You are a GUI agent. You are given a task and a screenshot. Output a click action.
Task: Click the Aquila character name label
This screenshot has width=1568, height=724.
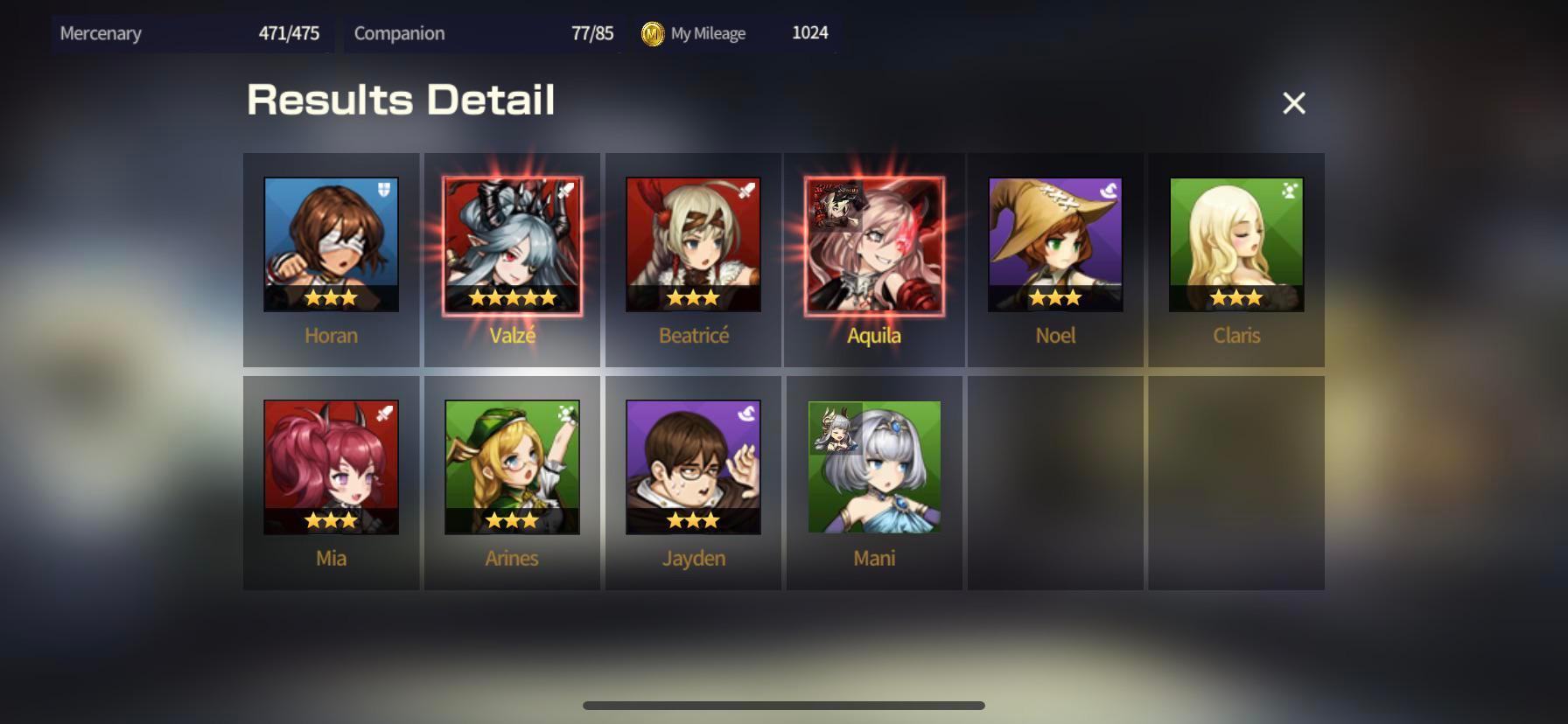coord(873,335)
